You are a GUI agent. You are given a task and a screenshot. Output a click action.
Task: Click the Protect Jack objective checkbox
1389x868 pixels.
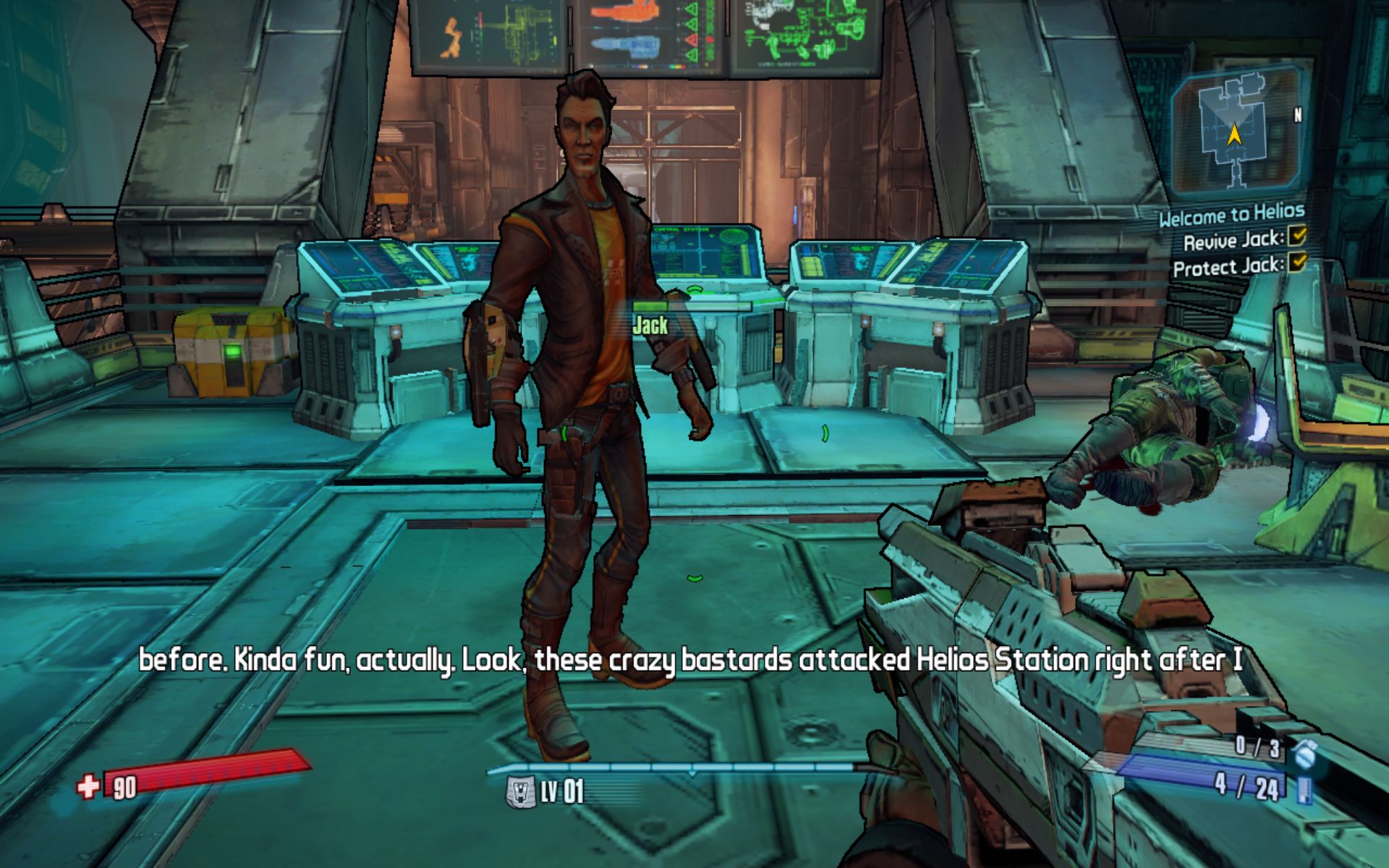[x=1297, y=262]
